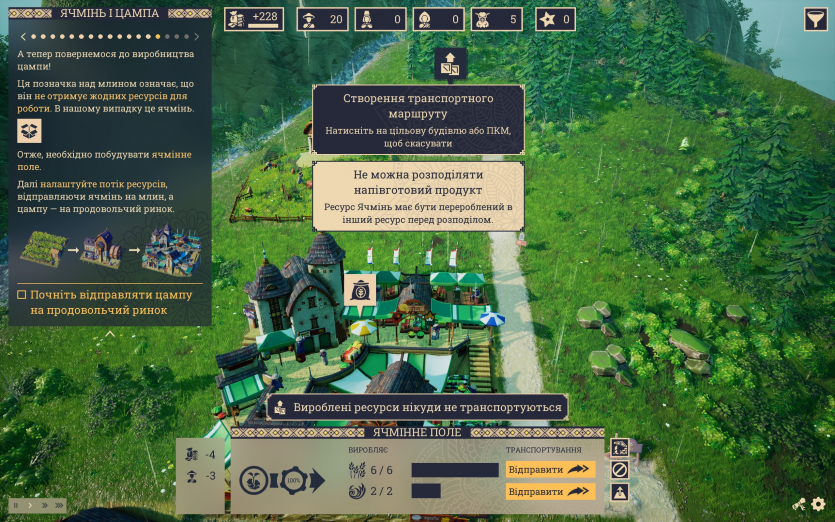Select the crossed-circle disable button on panel

tap(620, 469)
